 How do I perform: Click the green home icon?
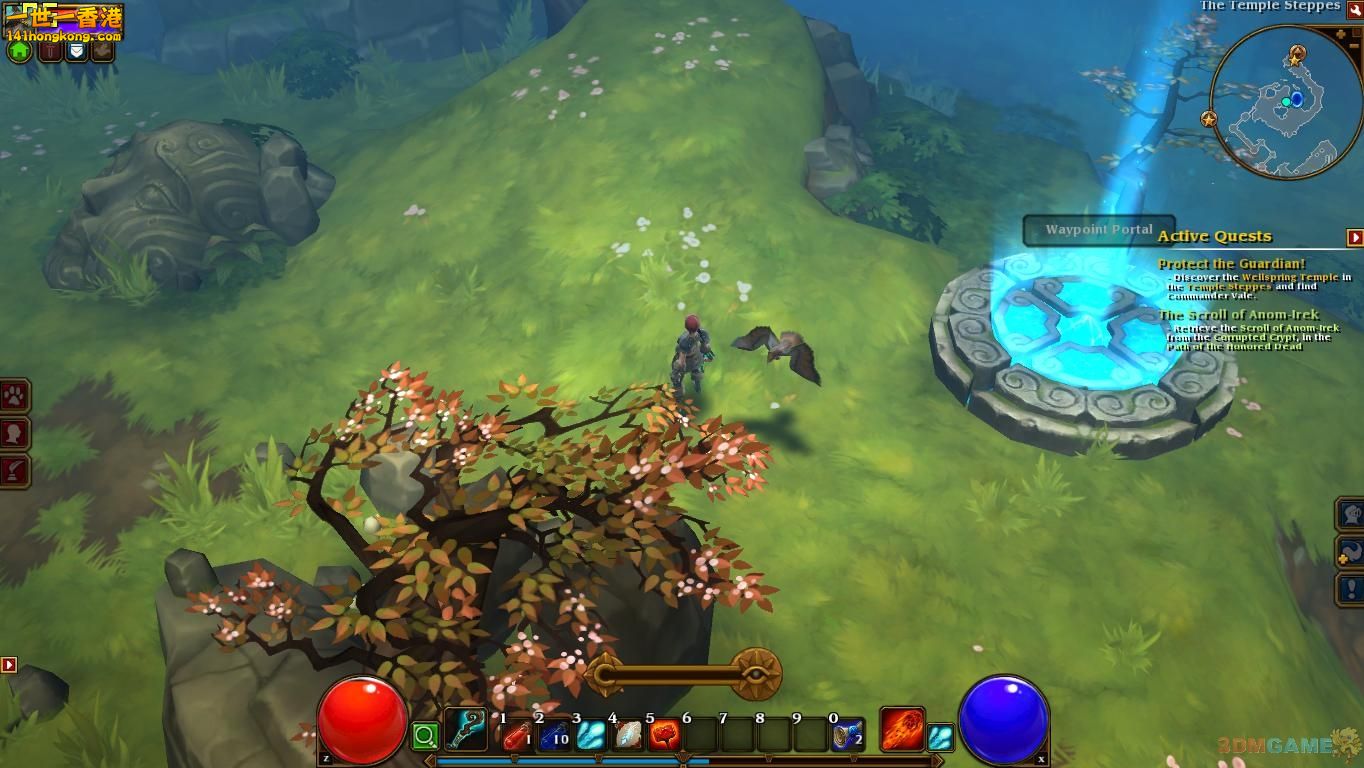pos(19,51)
